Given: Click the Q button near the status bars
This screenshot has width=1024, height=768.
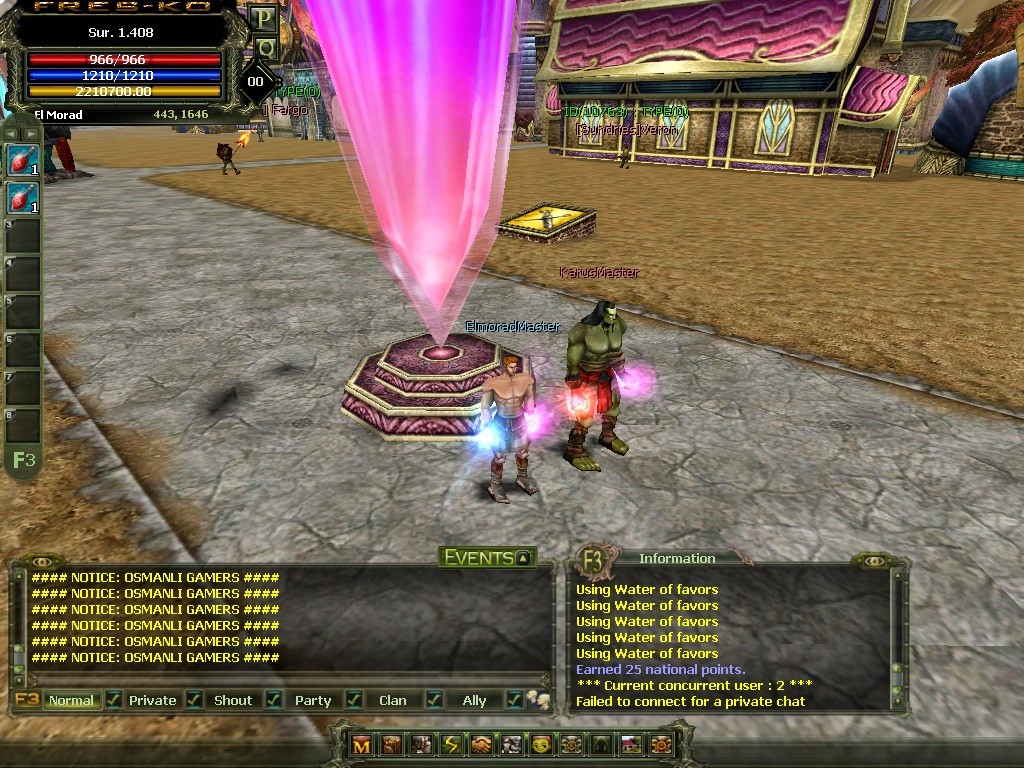Looking at the screenshot, I should point(264,47).
